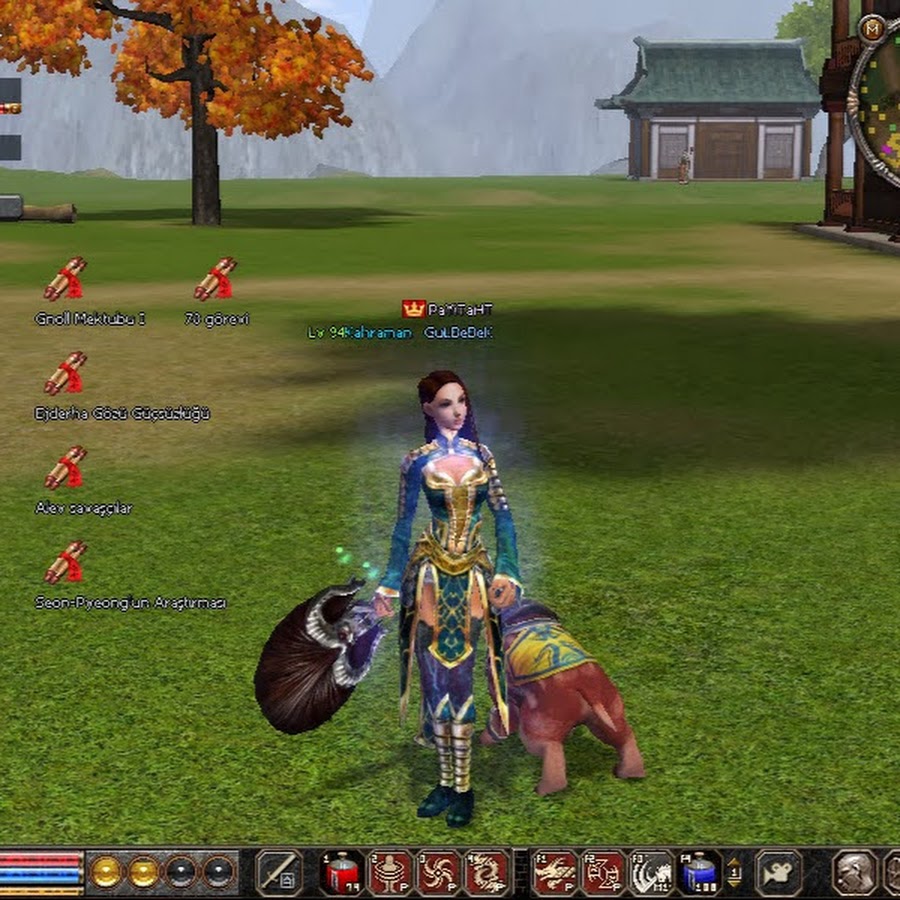
Task: Open the Seon-Pyeong'un Araştırması scroll
Action: coord(65,563)
